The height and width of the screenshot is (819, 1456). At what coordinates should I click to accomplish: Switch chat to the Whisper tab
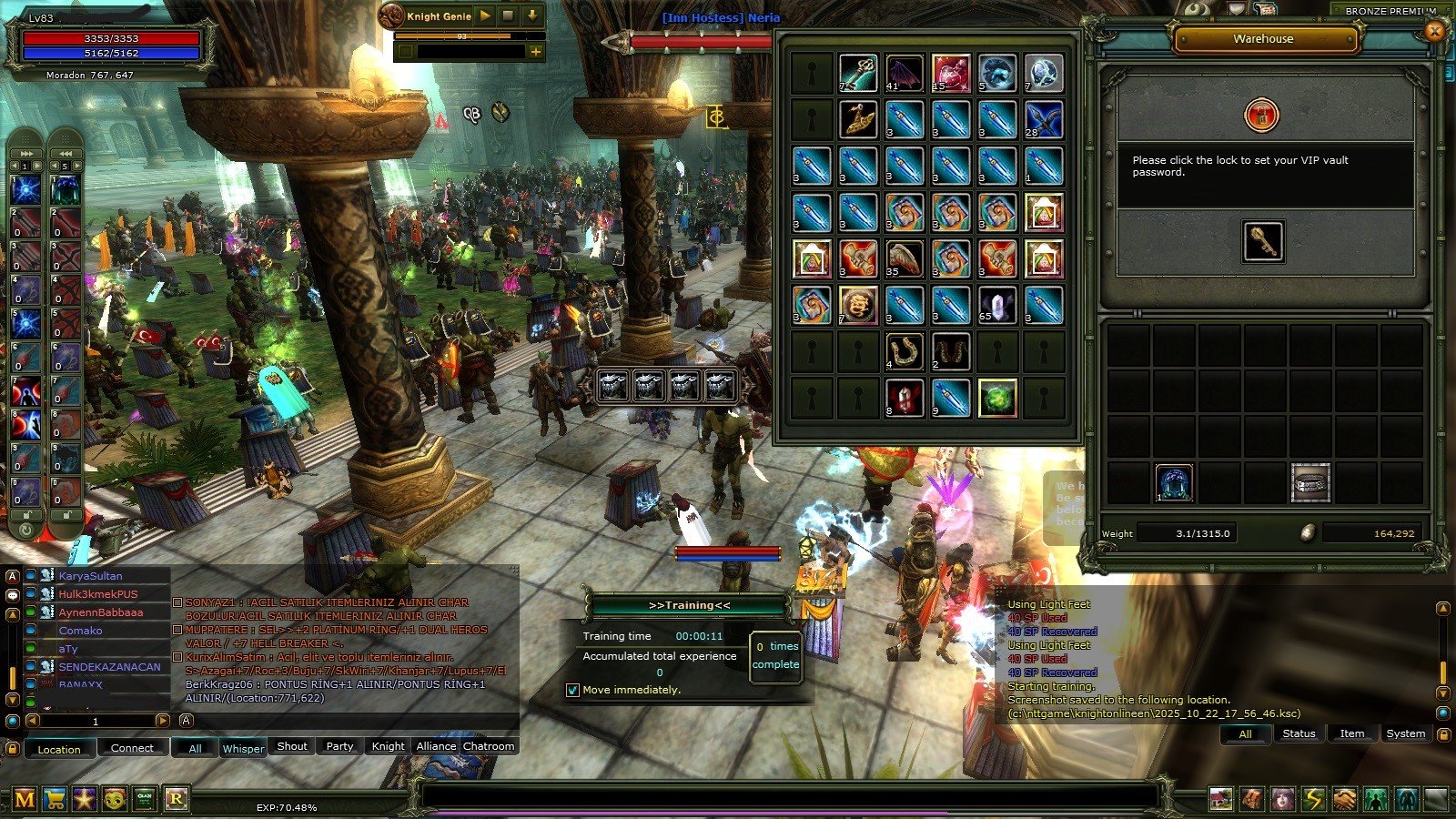click(243, 748)
